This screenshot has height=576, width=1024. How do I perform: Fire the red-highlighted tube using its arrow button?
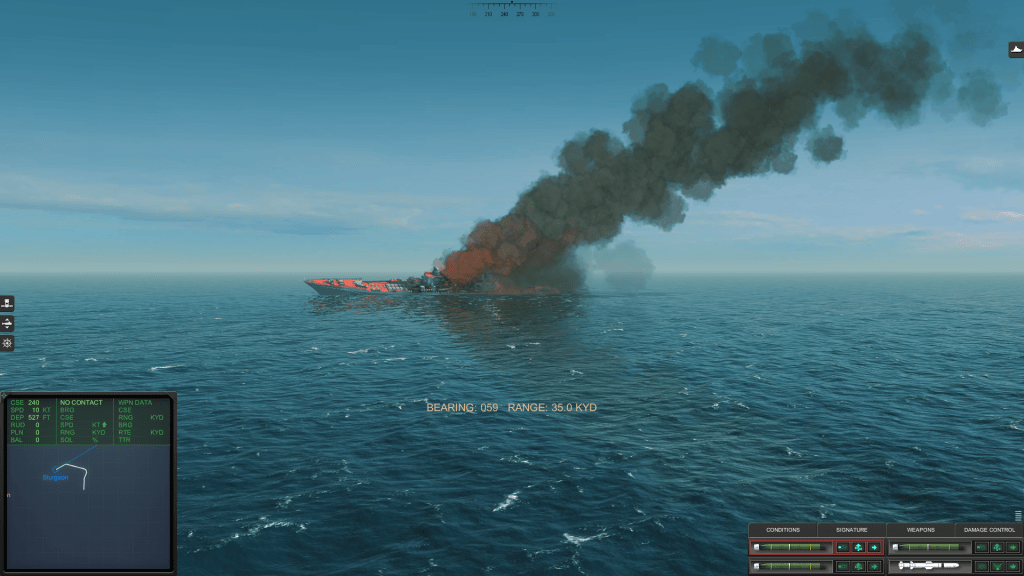click(874, 547)
